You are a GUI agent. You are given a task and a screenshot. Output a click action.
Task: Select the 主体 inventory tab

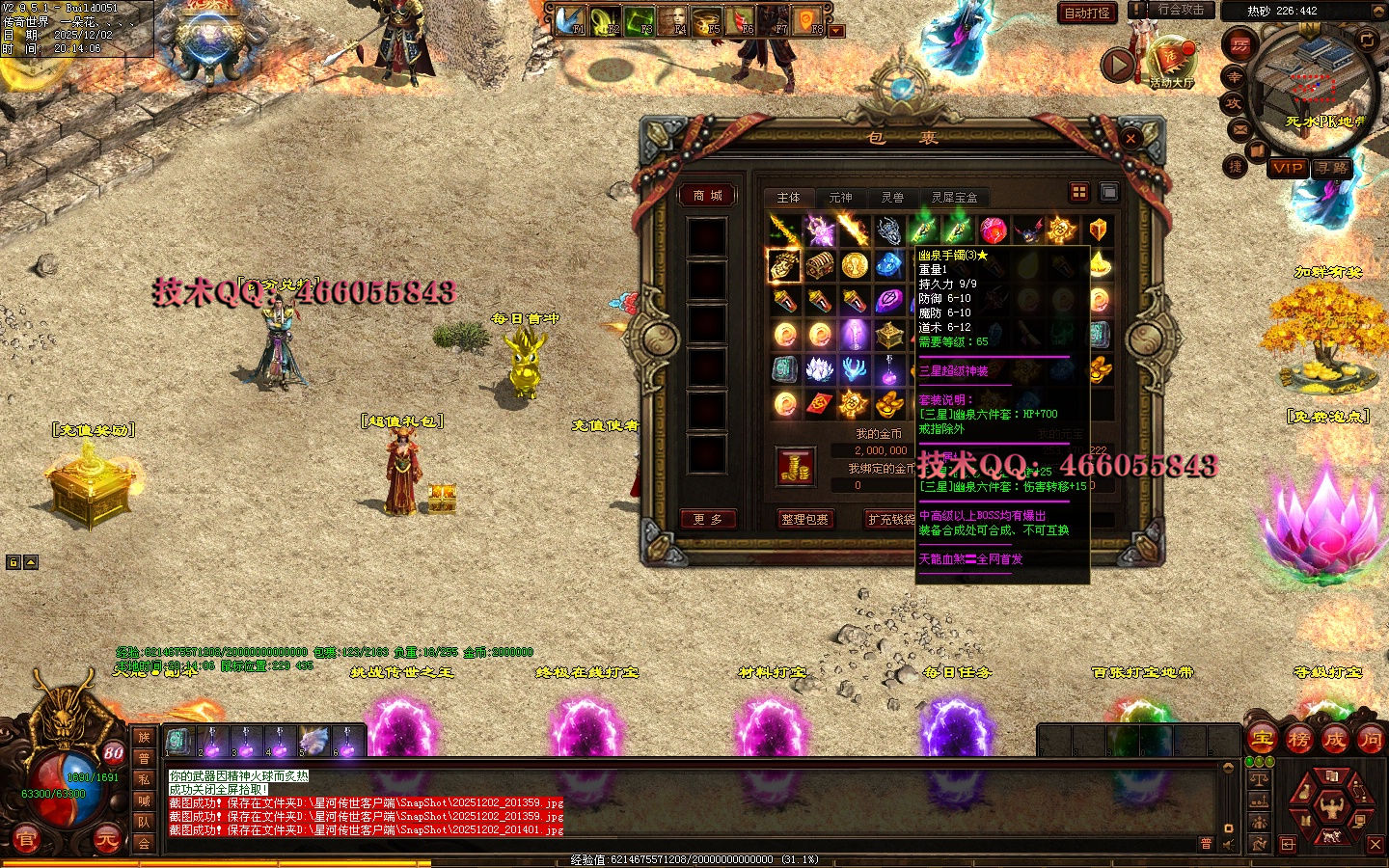788,197
